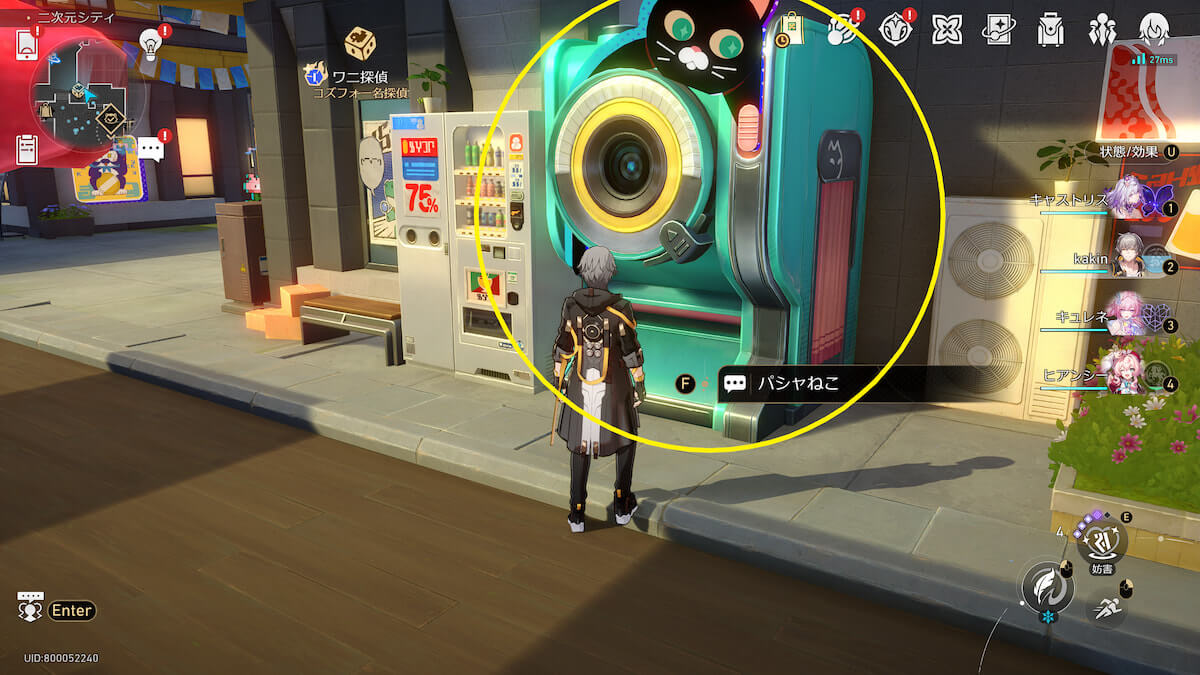Image resolution: width=1200 pixels, height=675 pixels.
Task: Toggle the sprint running icon
Action: (1106, 608)
